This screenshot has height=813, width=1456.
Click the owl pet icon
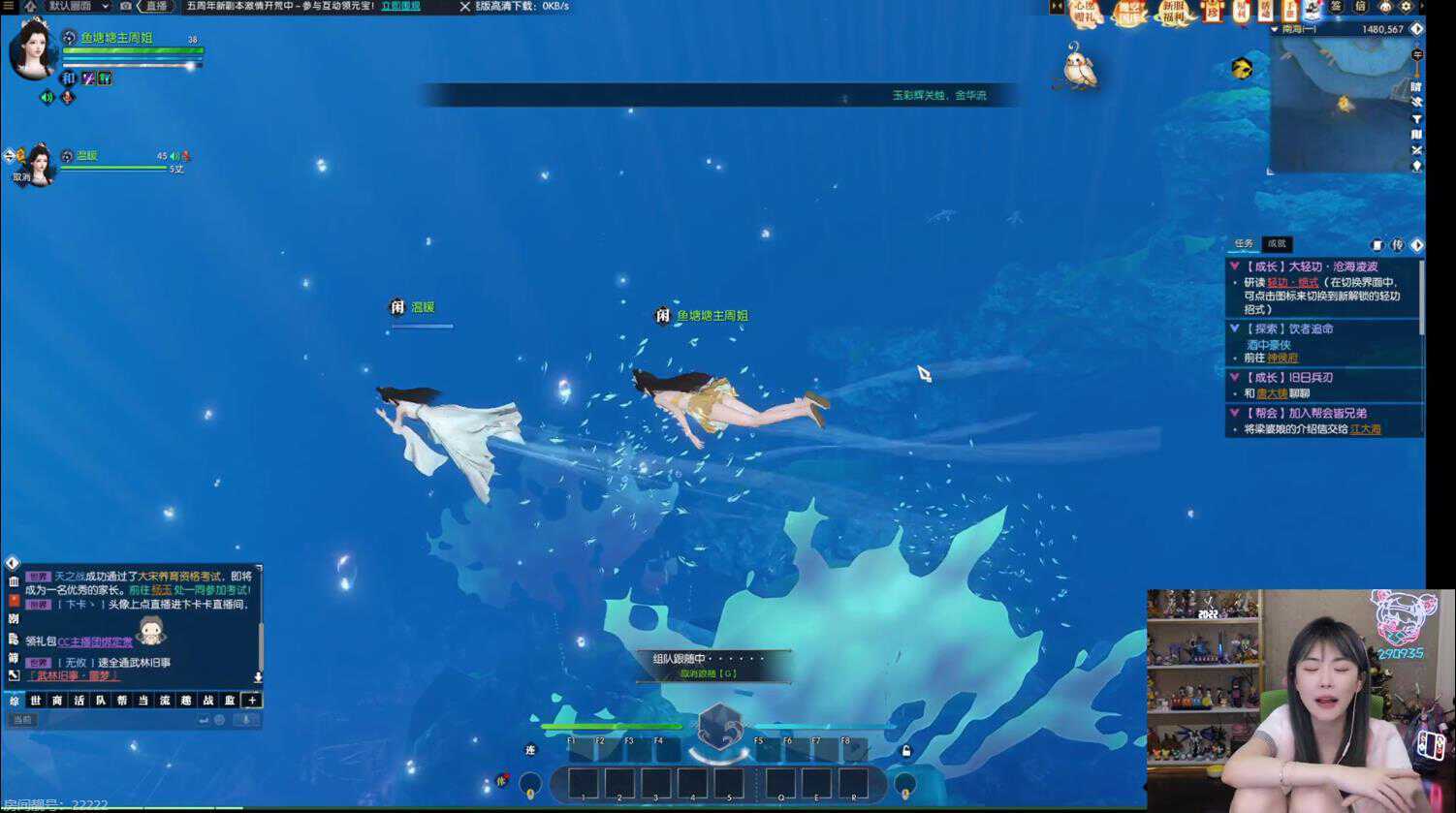(1078, 68)
